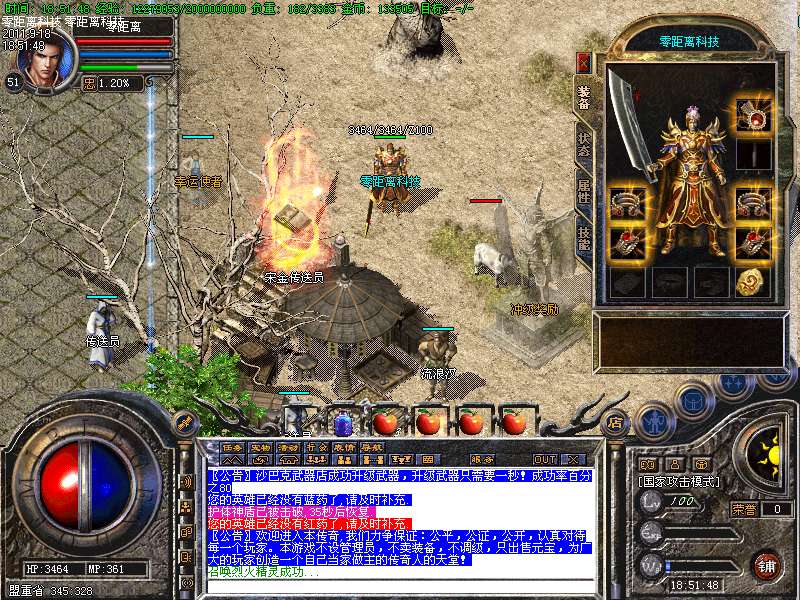The height and width of the screenshot is (600, 800).
Task: Close the chat window with X
Action: pyautogui.click(x=573, y=459)
